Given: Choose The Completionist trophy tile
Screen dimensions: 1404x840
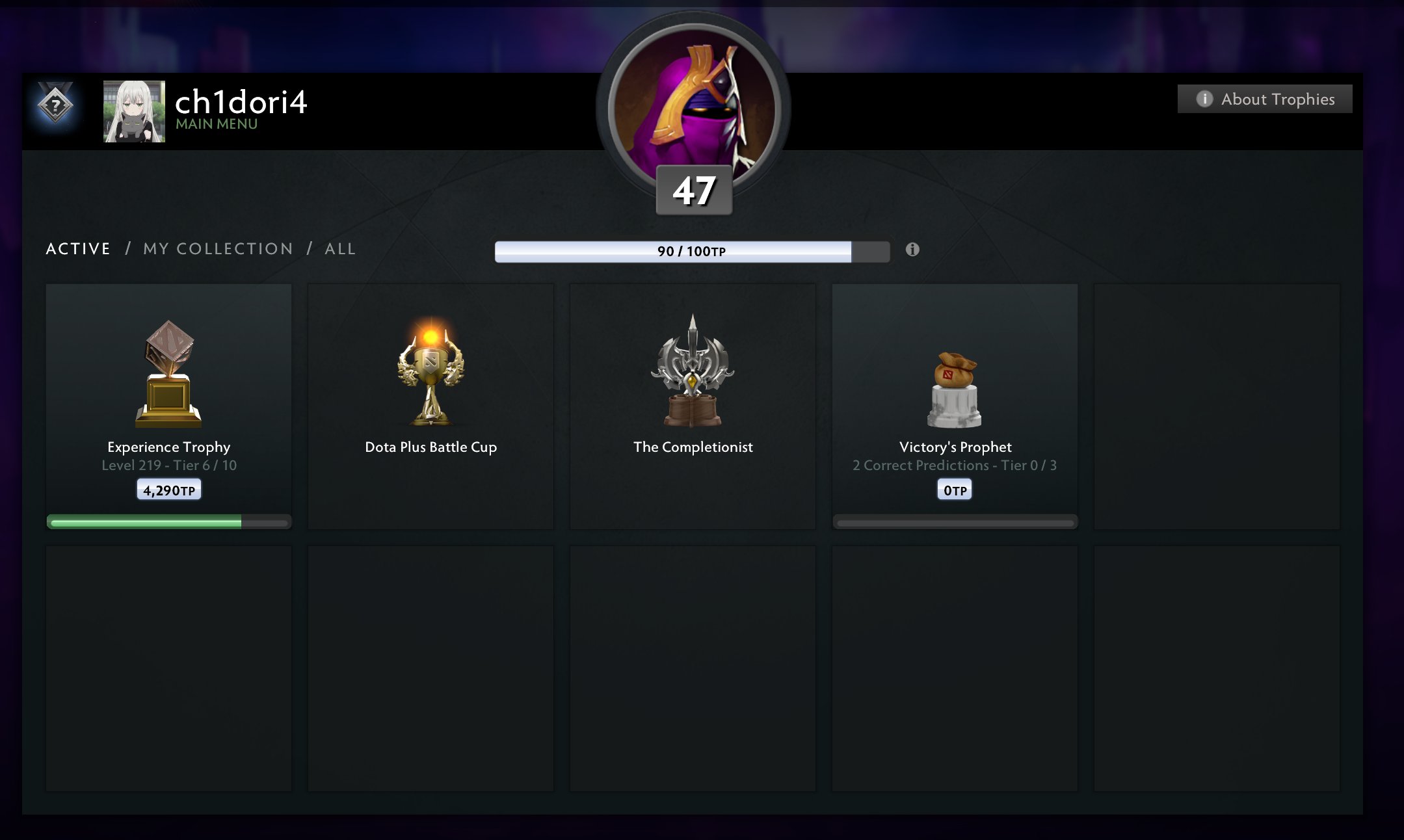Looking at the screenshot, I should [693, 406].
